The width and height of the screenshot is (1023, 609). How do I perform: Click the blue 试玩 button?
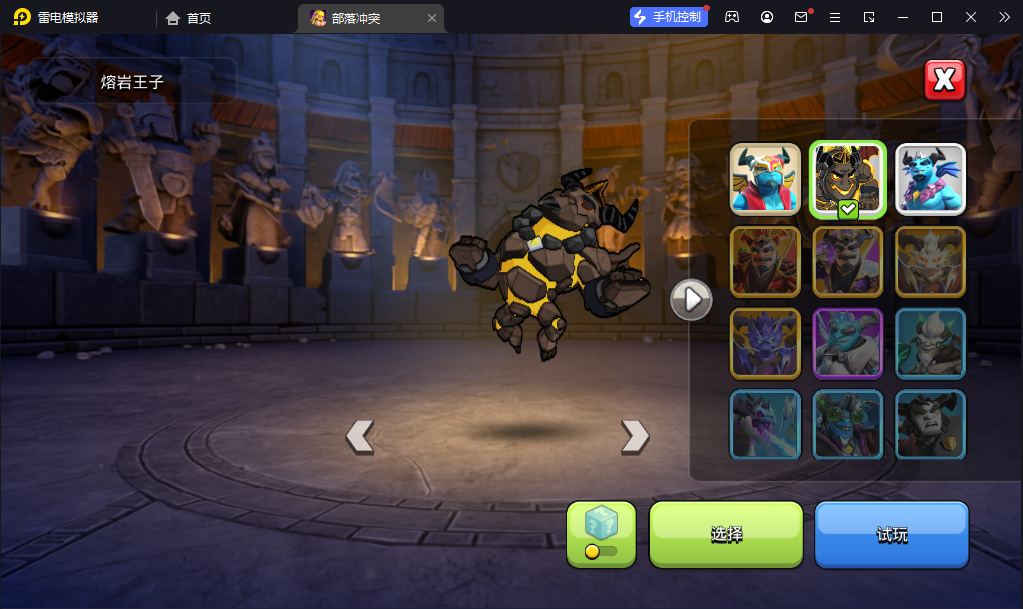[892, 534]
